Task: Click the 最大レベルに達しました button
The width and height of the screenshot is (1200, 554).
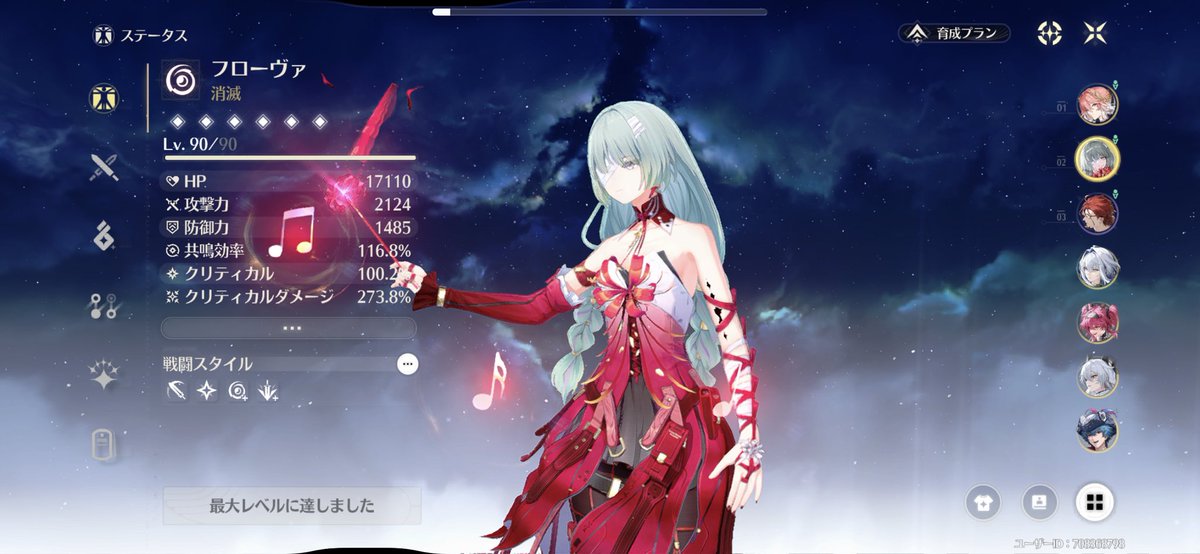Action: coord(292,506)
